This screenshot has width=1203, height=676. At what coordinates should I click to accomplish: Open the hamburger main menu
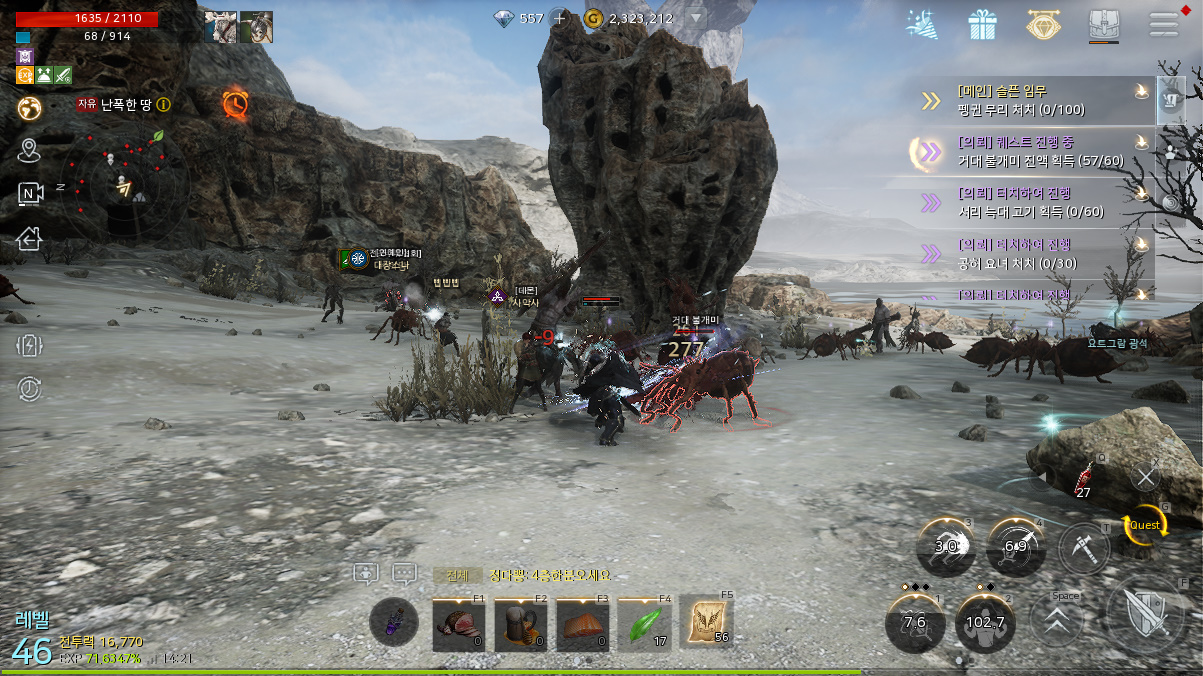coord(1164,25)
